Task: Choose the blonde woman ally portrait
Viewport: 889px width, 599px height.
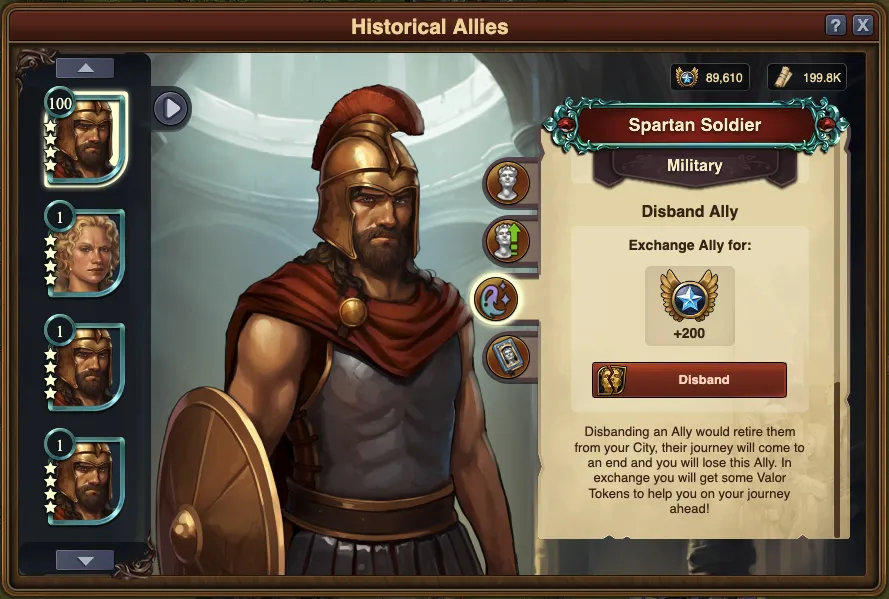Action: point(86,252)
